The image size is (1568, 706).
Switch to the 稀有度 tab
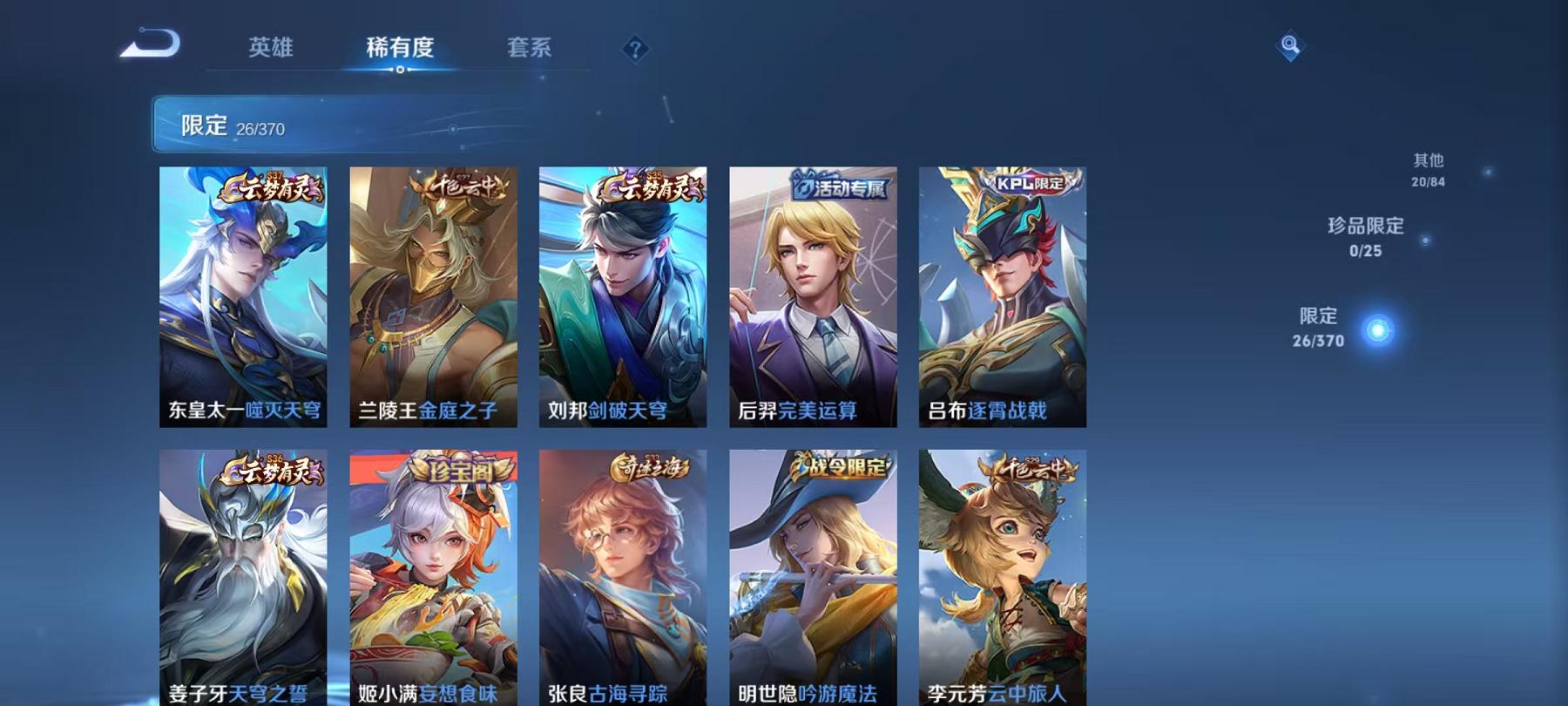point(402,49)
